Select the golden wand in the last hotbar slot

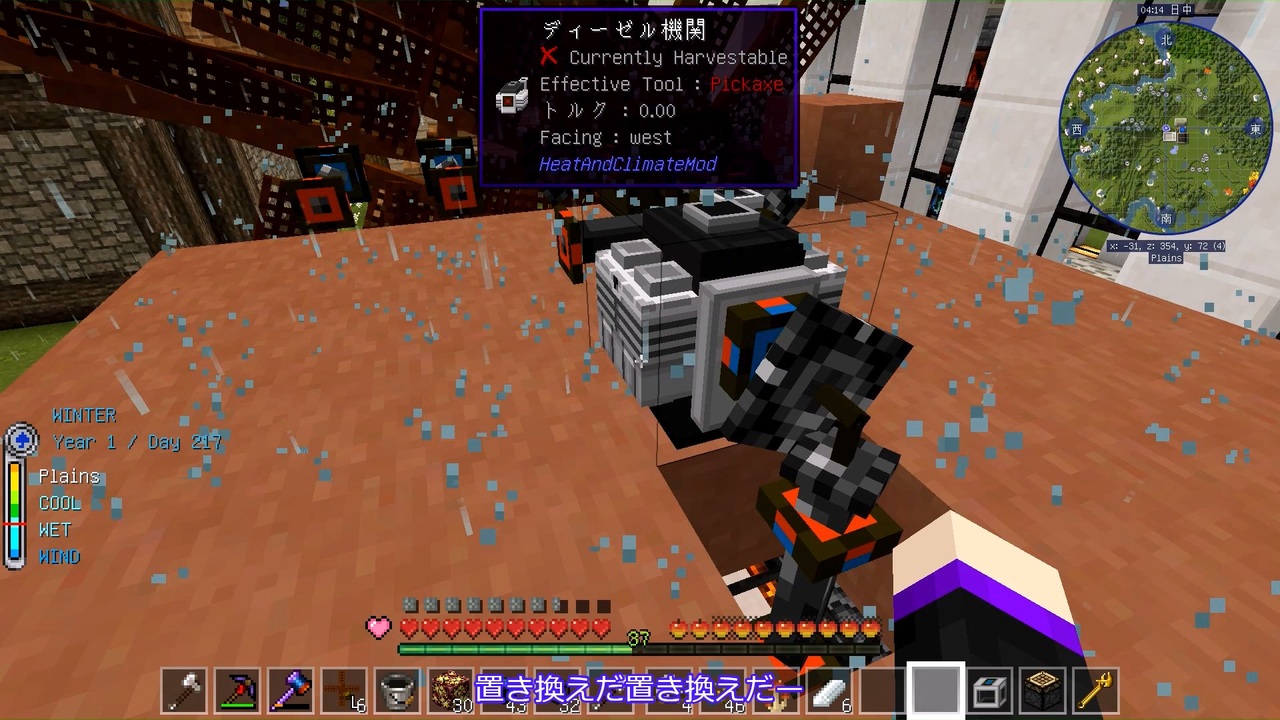click(x=1096, y=688)
